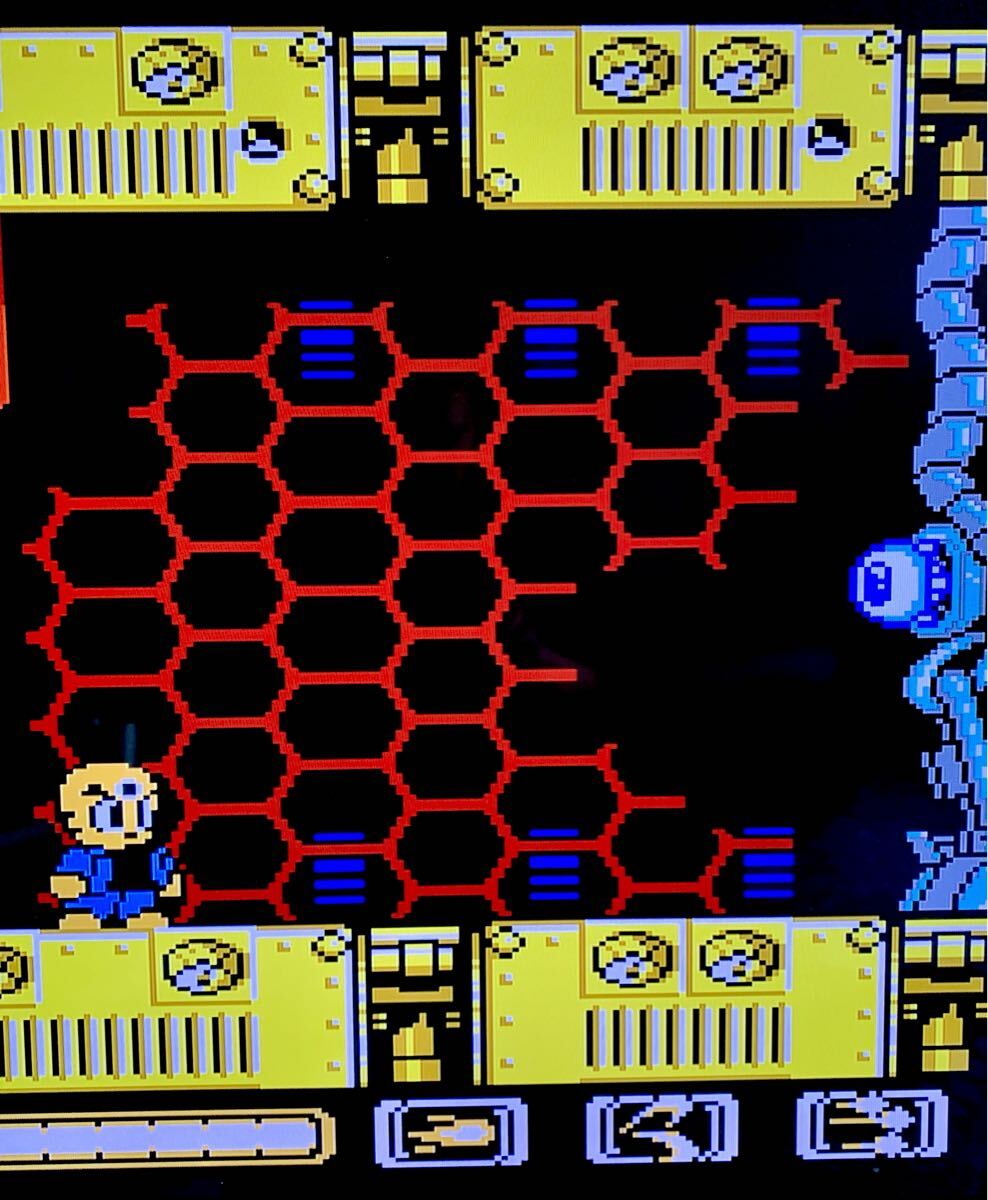Choose the zigzag wave shot weapon icon

[x=661, y=1130]
